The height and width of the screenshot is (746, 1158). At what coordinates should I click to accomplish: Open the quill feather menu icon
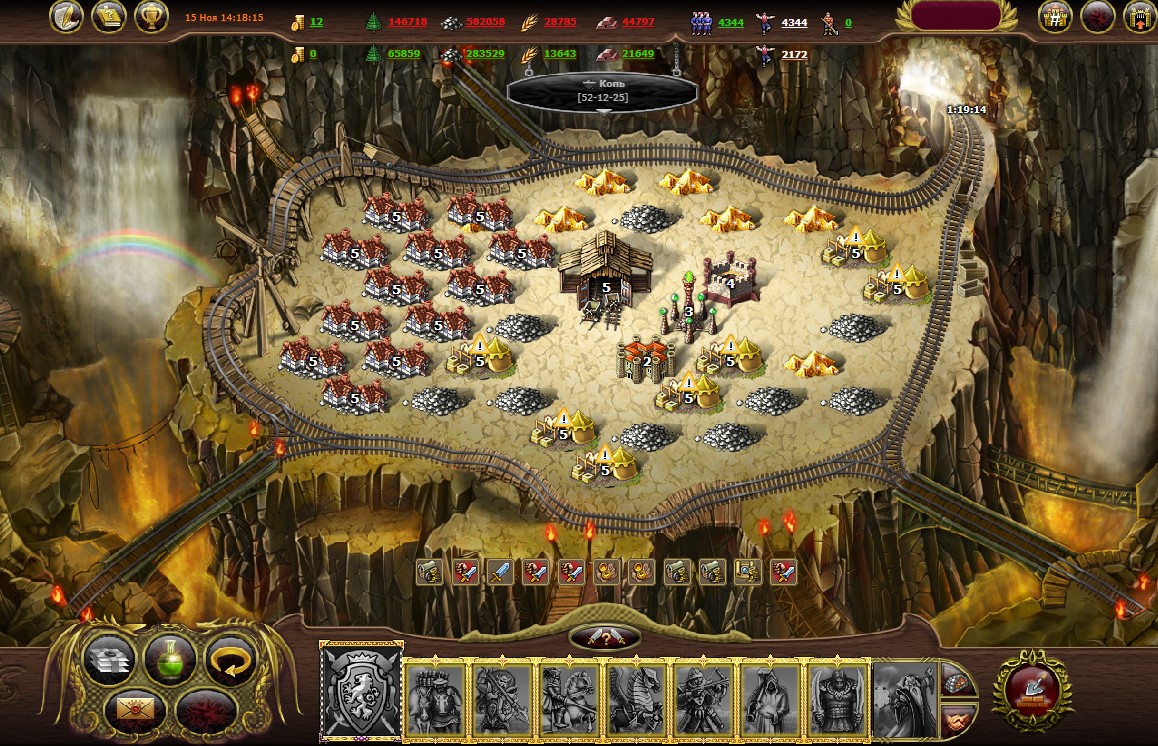pos(70,17)
